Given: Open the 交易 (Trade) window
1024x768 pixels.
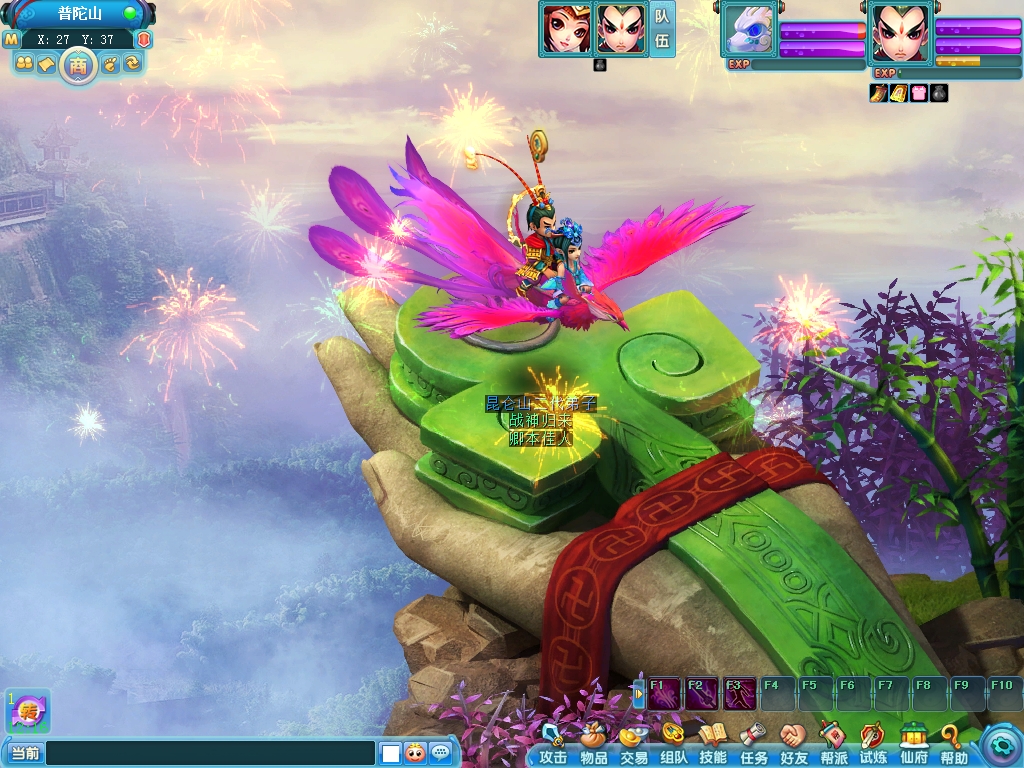Looking at the screenshot, I should point(633,744).
